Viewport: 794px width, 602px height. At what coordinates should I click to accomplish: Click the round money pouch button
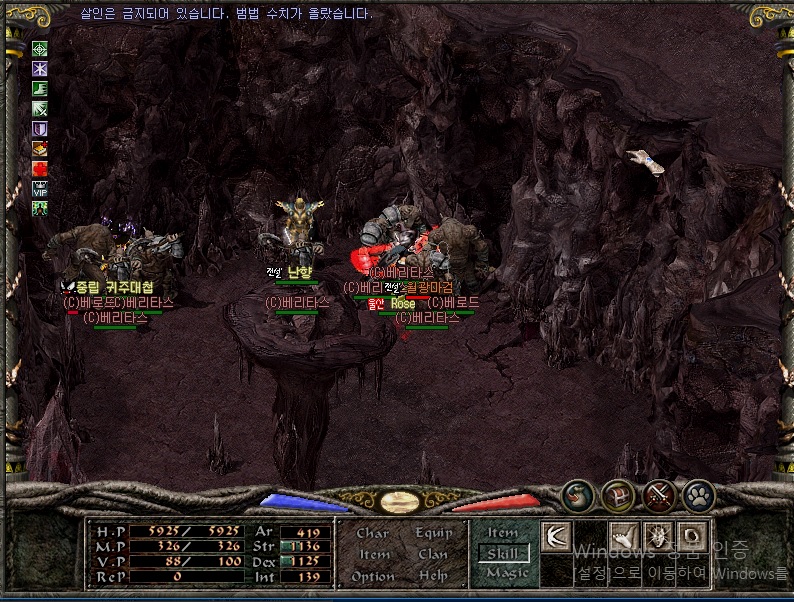pos(576,495)
